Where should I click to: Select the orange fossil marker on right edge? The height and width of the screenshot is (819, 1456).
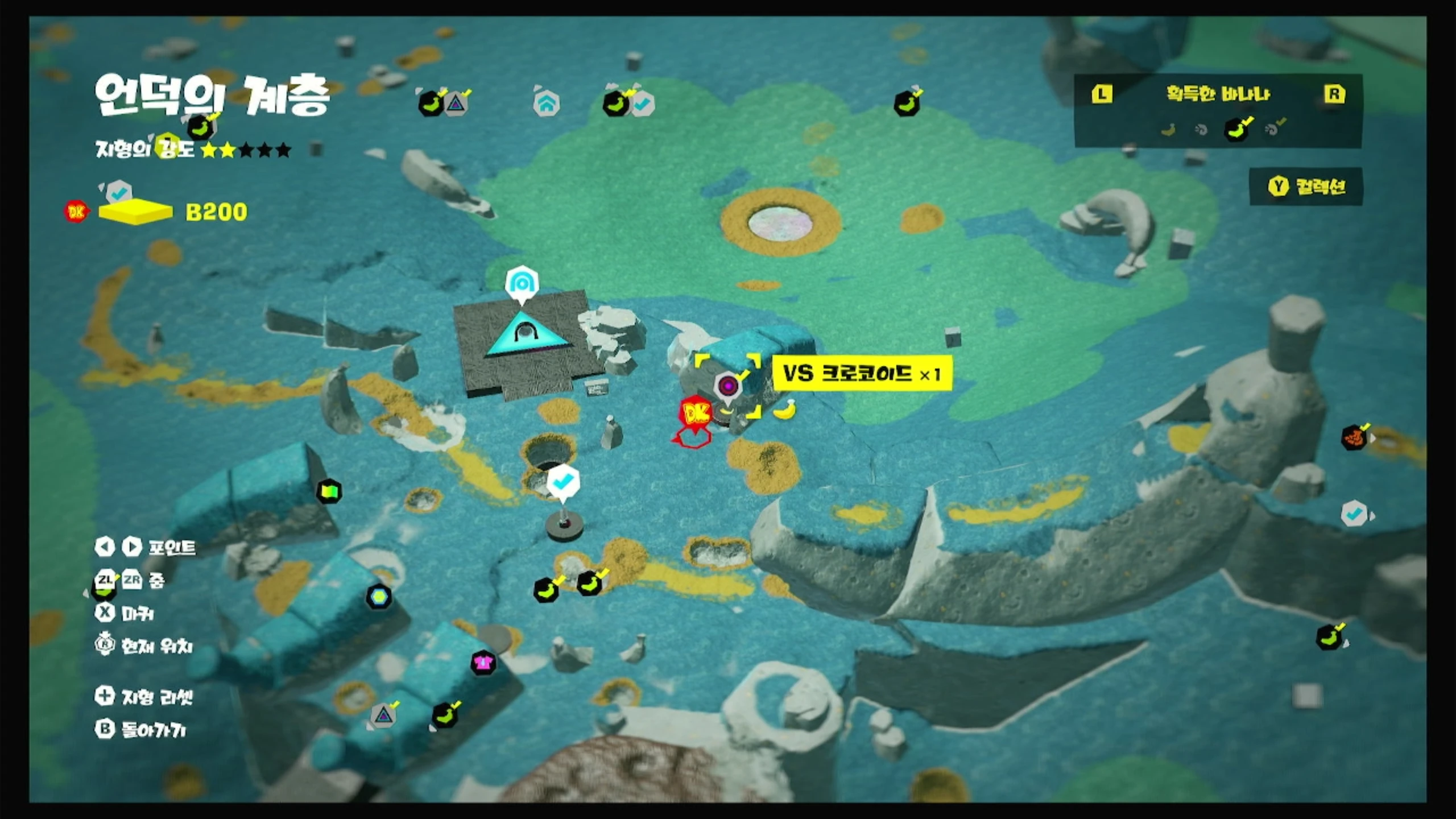(x=1354, y=437)
